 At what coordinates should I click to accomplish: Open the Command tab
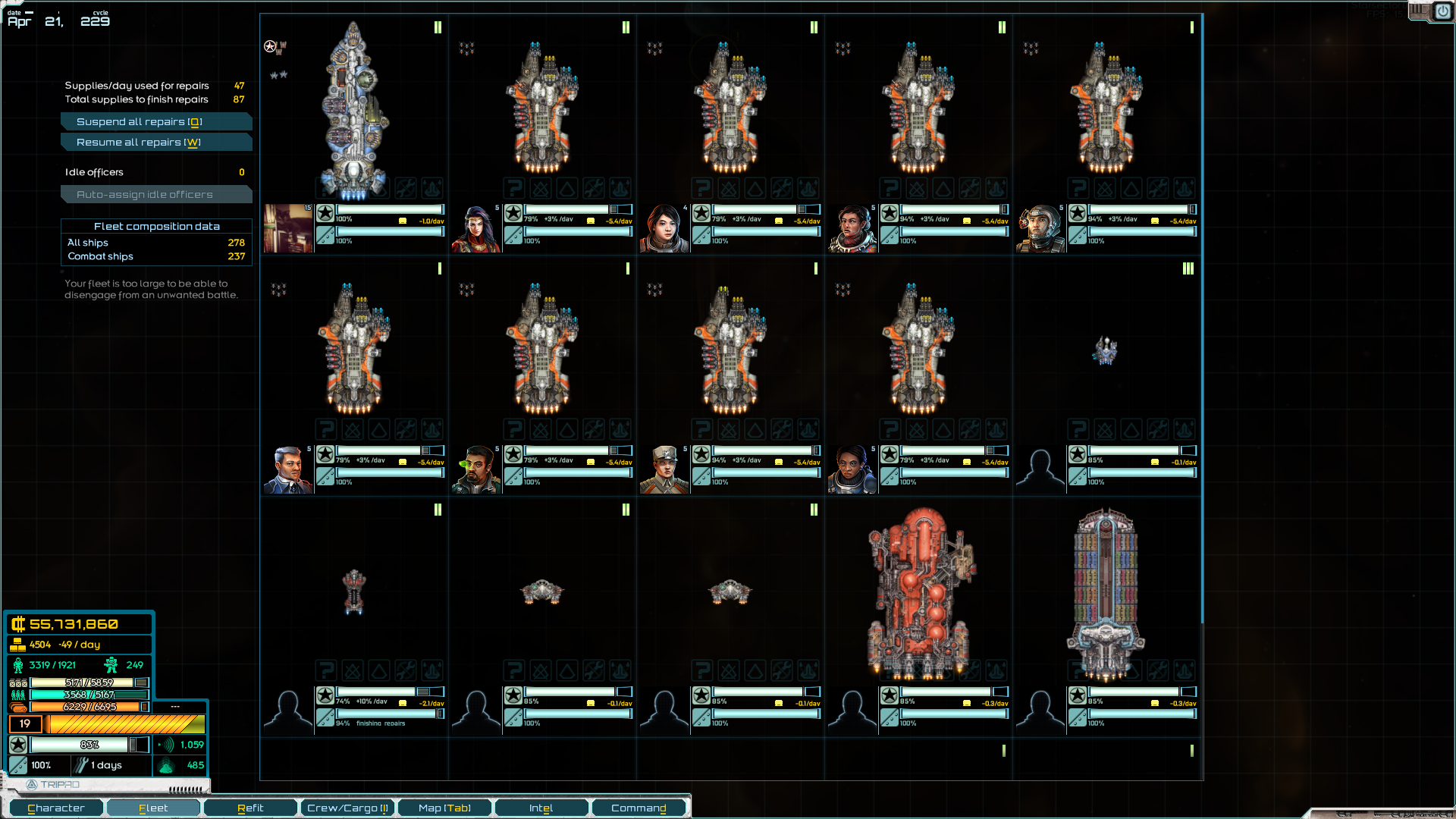click(639, 808)
